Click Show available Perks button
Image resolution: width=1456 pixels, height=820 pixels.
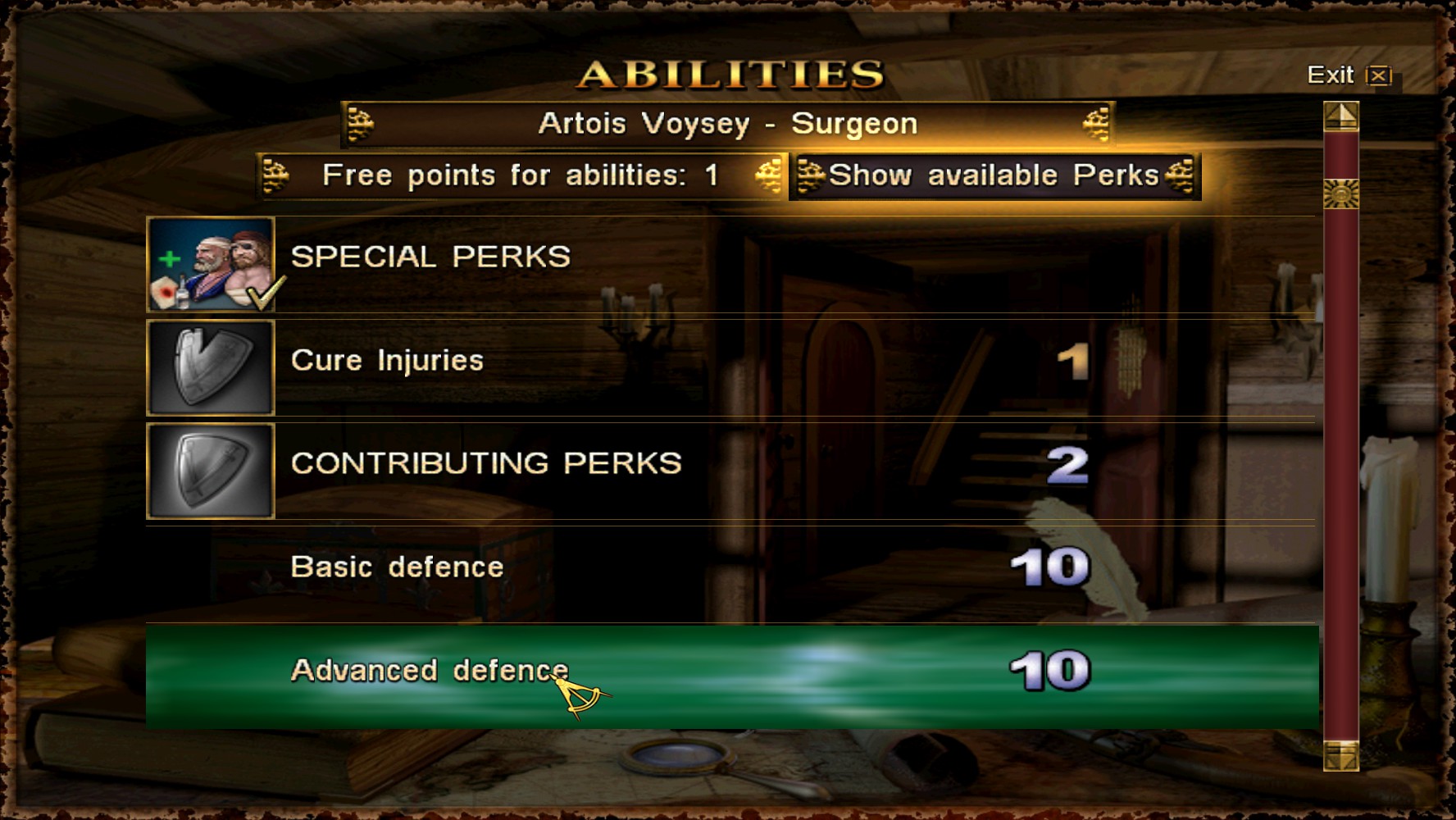point(994,175)
